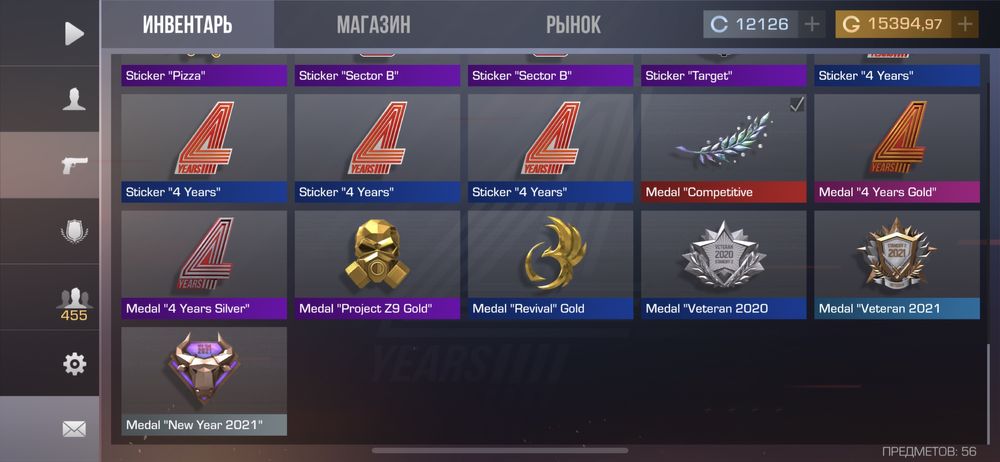The height and width of the screenshot is (462, 1000).
Task: Switch to the Магазин tab
Action: pos(373,25)
